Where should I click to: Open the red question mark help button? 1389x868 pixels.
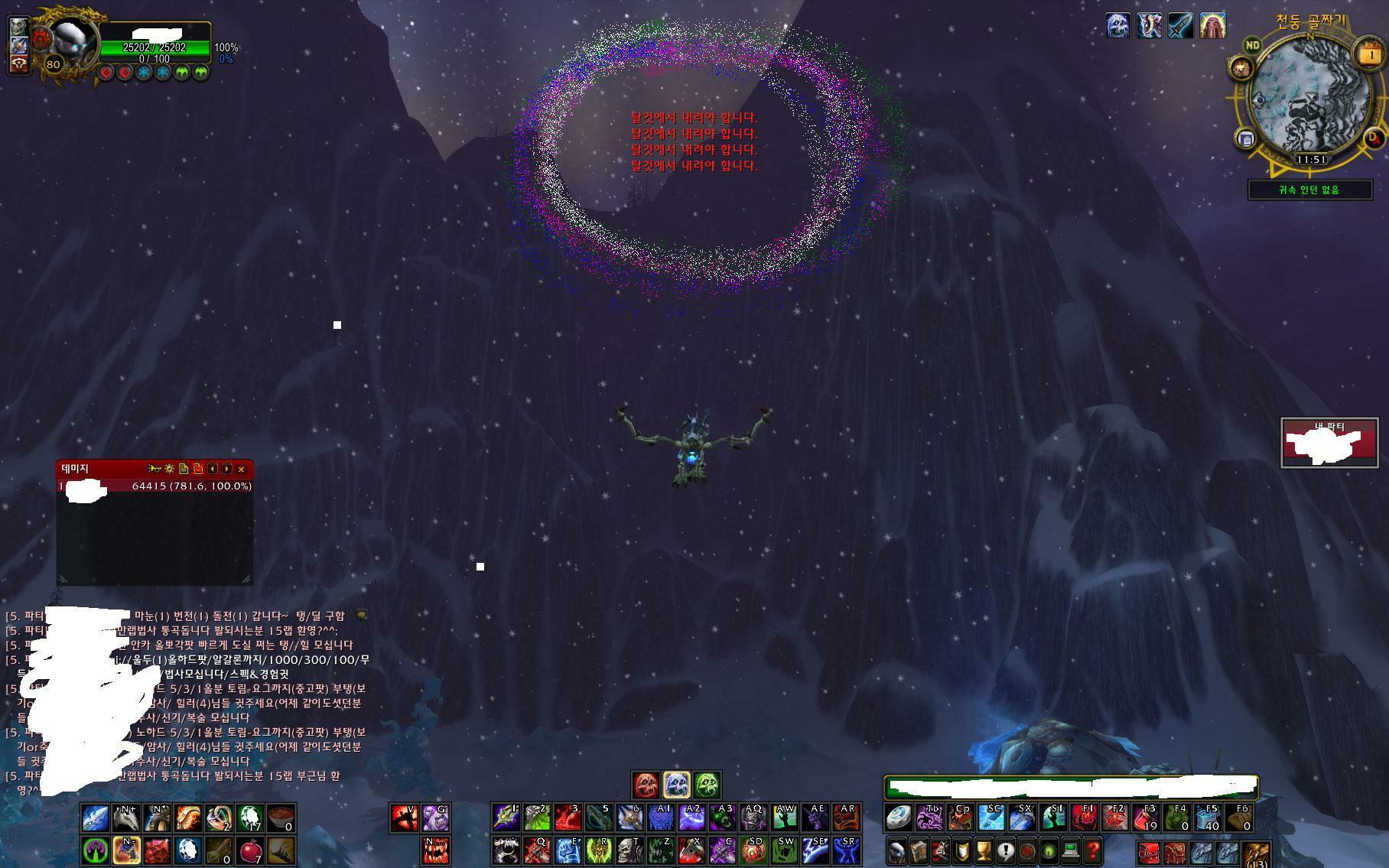click(1093, 850)
